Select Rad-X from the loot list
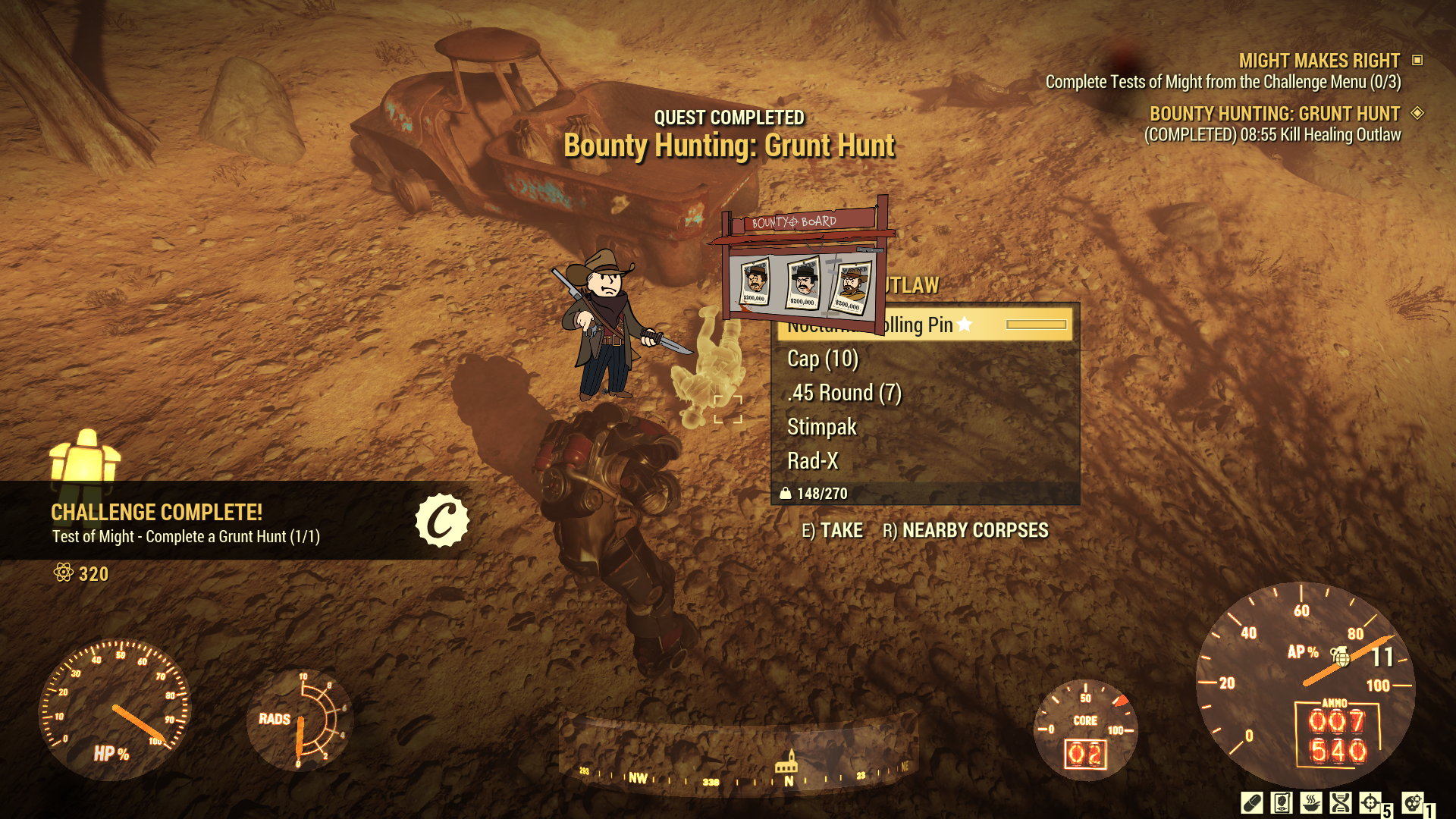The height and width of the screenshot is (819, 1456). 813,461
